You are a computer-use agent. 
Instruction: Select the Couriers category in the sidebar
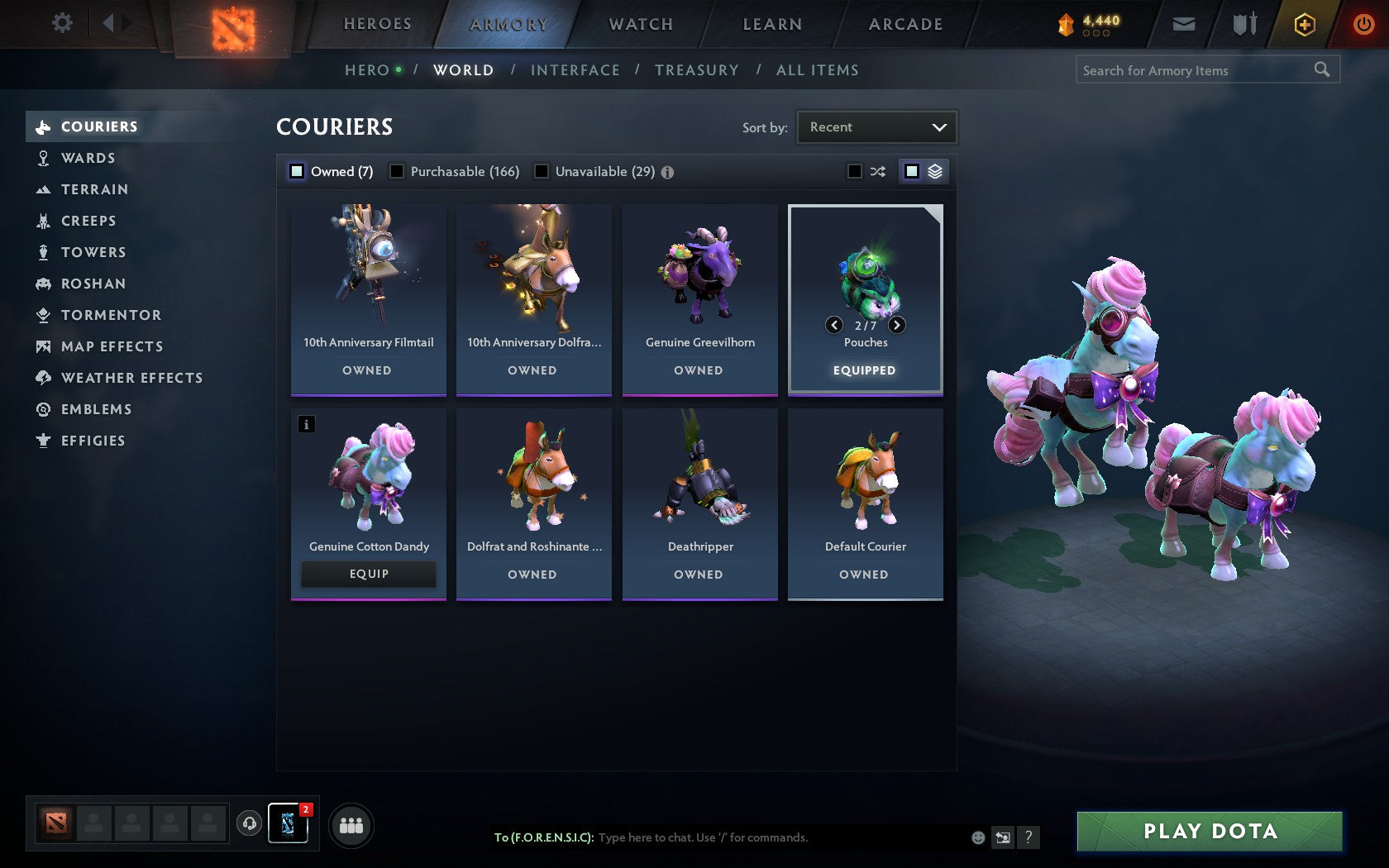(x=98, y=126)
